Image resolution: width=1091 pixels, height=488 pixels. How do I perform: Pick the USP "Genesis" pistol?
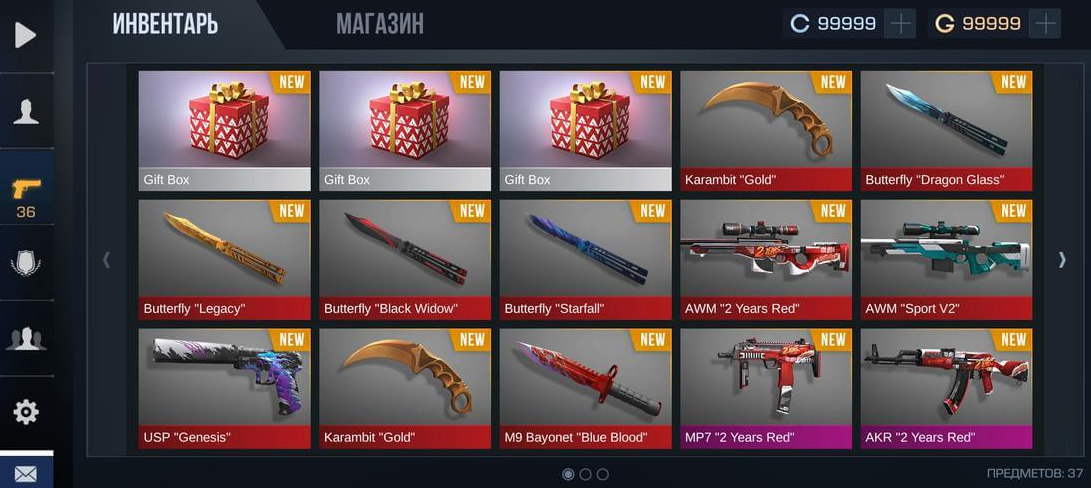pos(225,388)
